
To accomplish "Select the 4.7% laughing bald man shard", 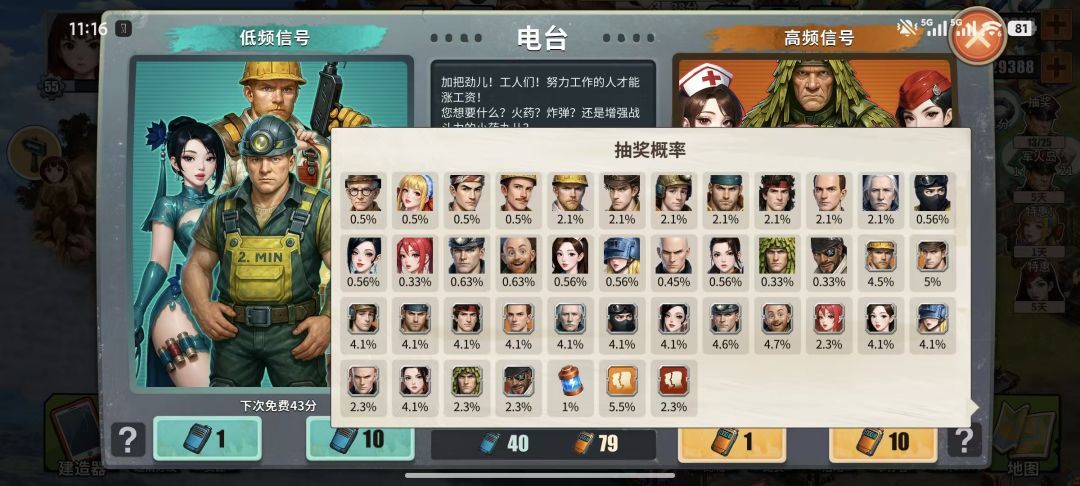I will pyautogui.click(x=776, y=319).
